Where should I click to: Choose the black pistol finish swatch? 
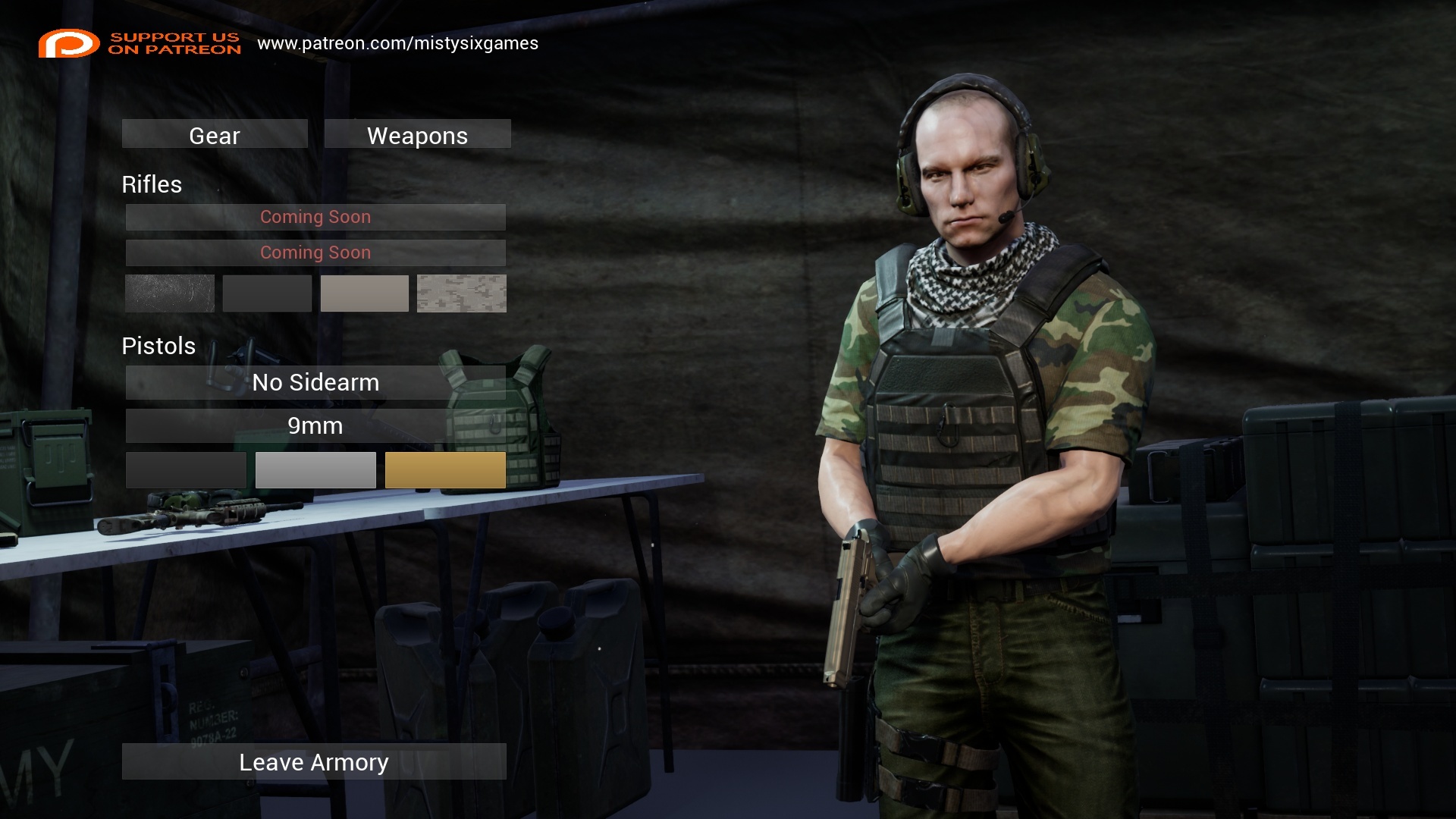coord(186,470)
